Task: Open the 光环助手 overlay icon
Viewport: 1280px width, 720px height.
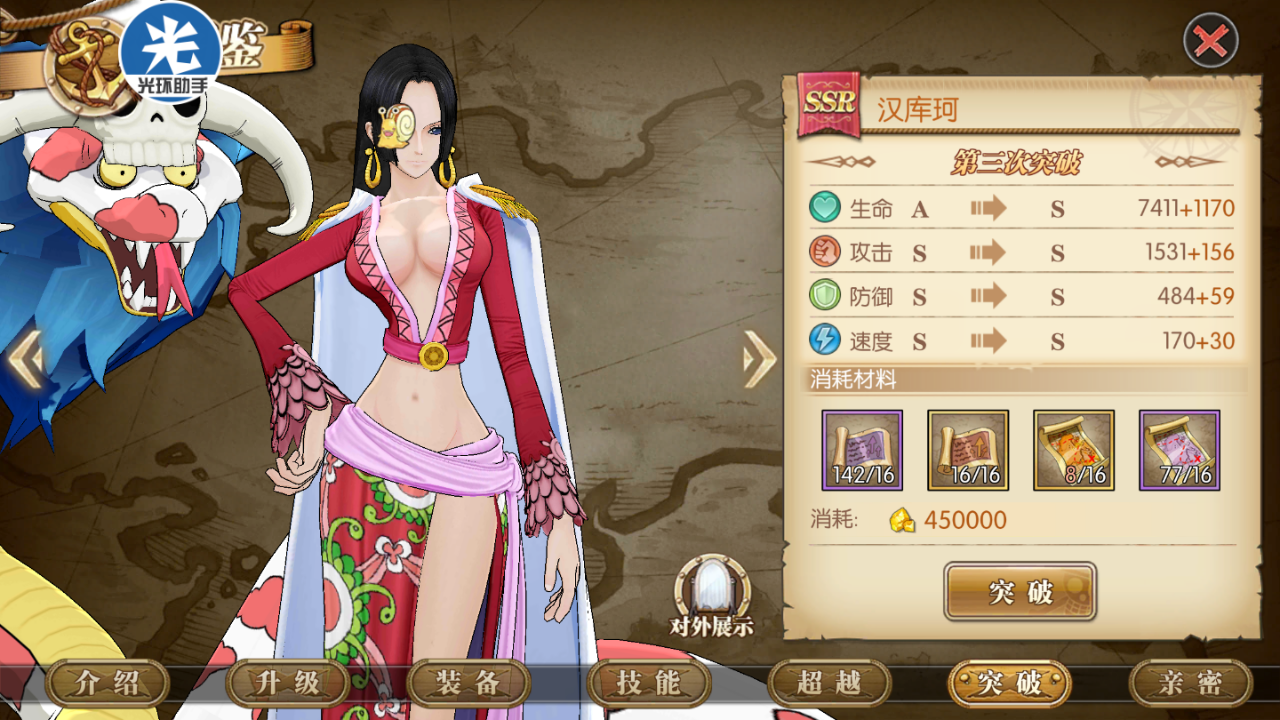Action: [x=169, y=44]
